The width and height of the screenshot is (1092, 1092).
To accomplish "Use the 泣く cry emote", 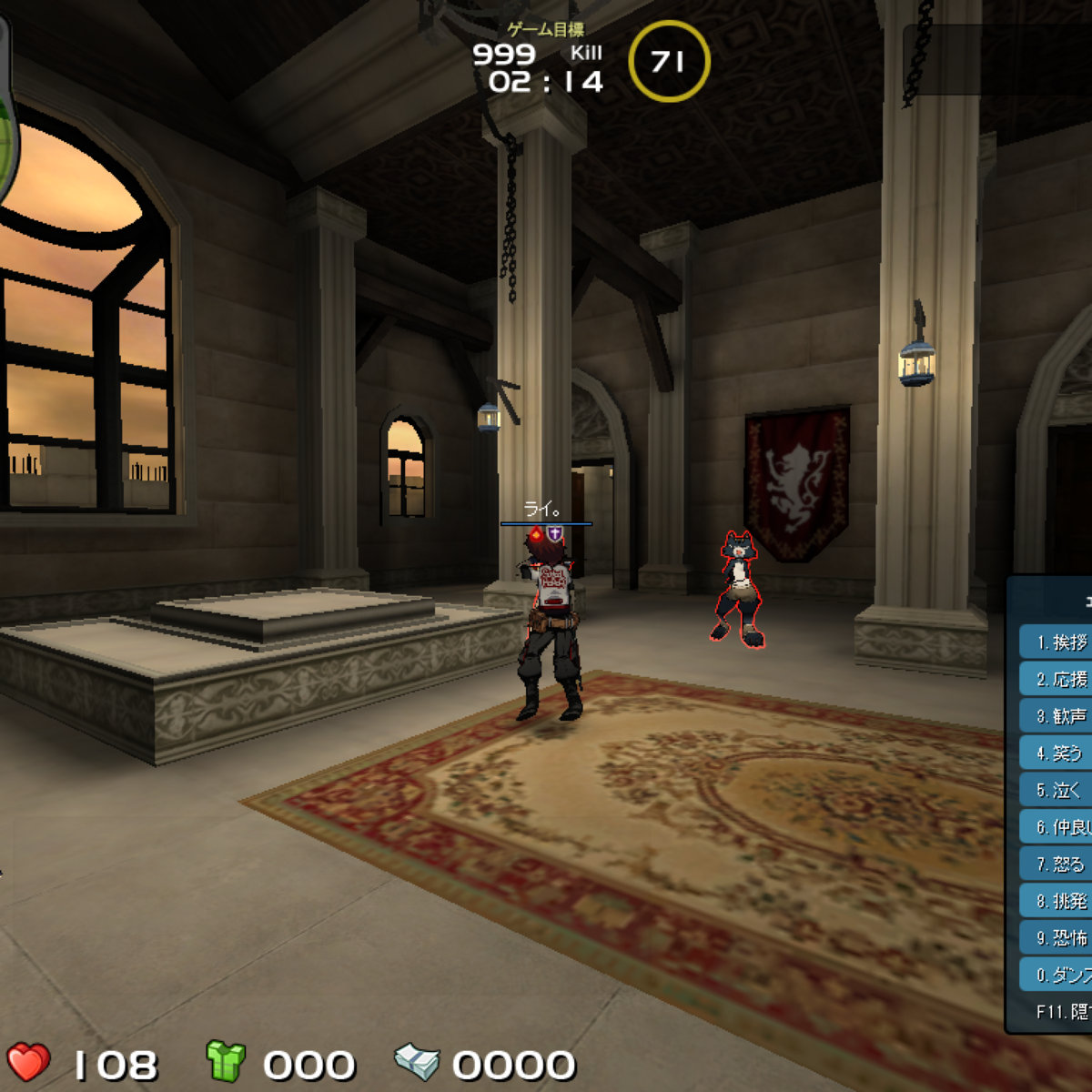I will (x=1057, y=790).
